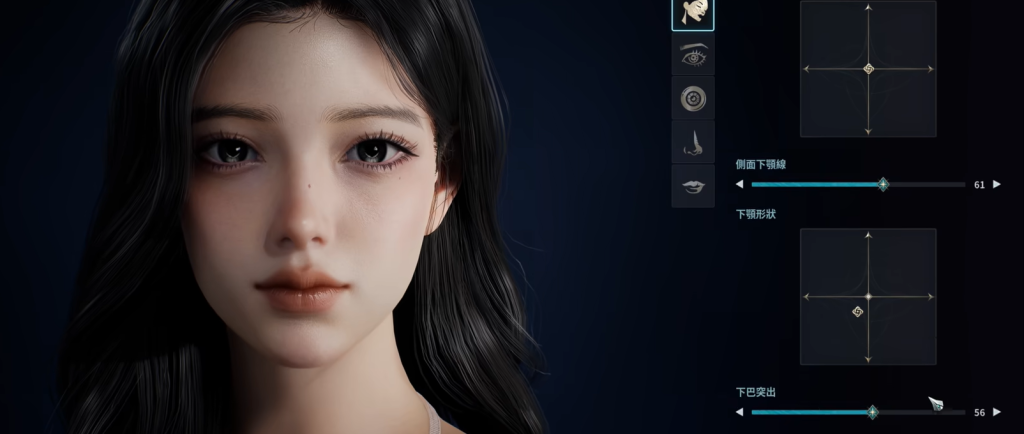The width and height of the screenshot is (1024, 434).
Task: Switch to the eyes and eyebrows tab
Action: 692,56
